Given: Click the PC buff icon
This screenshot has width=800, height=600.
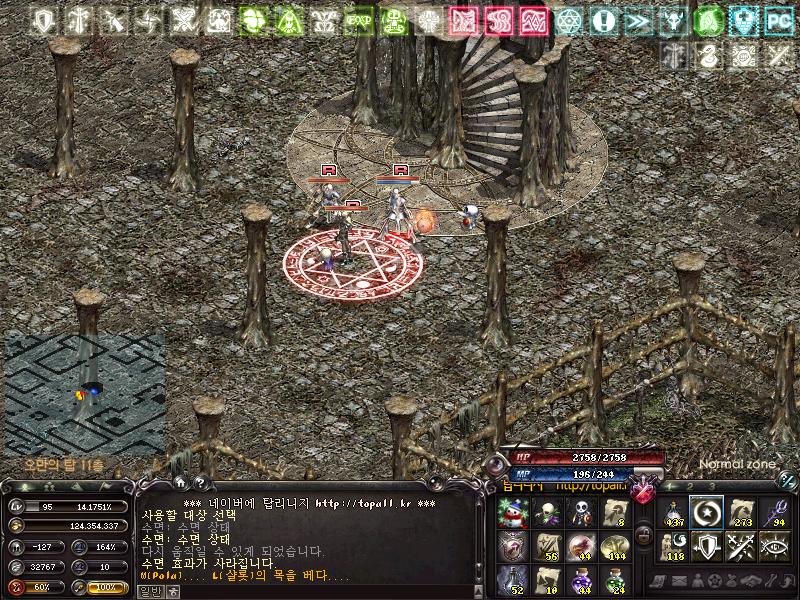Looking at the screenshot, I should pos(778,20).
